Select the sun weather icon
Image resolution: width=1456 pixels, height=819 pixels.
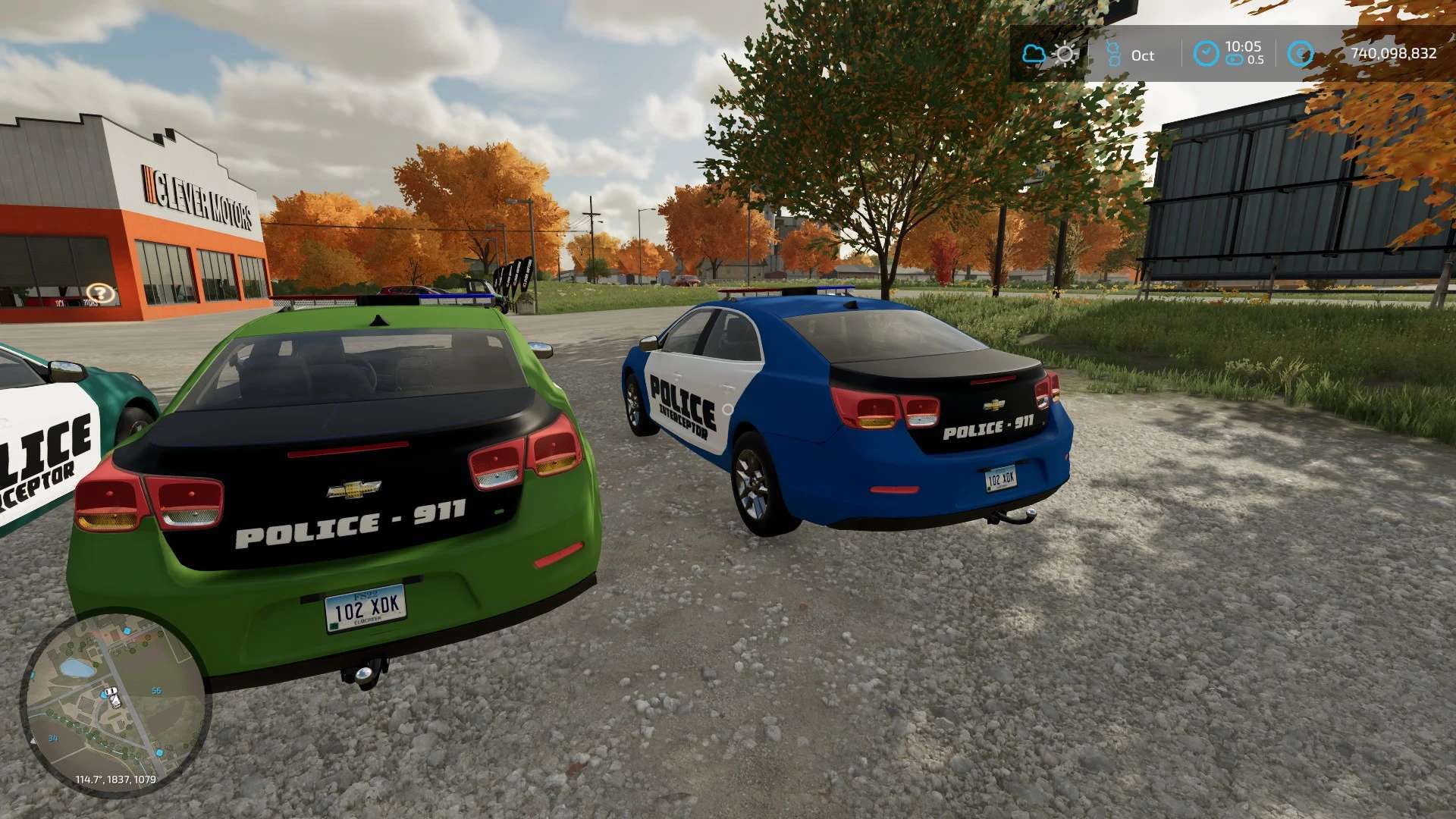pyautogui.click(x=1065, y=54)
